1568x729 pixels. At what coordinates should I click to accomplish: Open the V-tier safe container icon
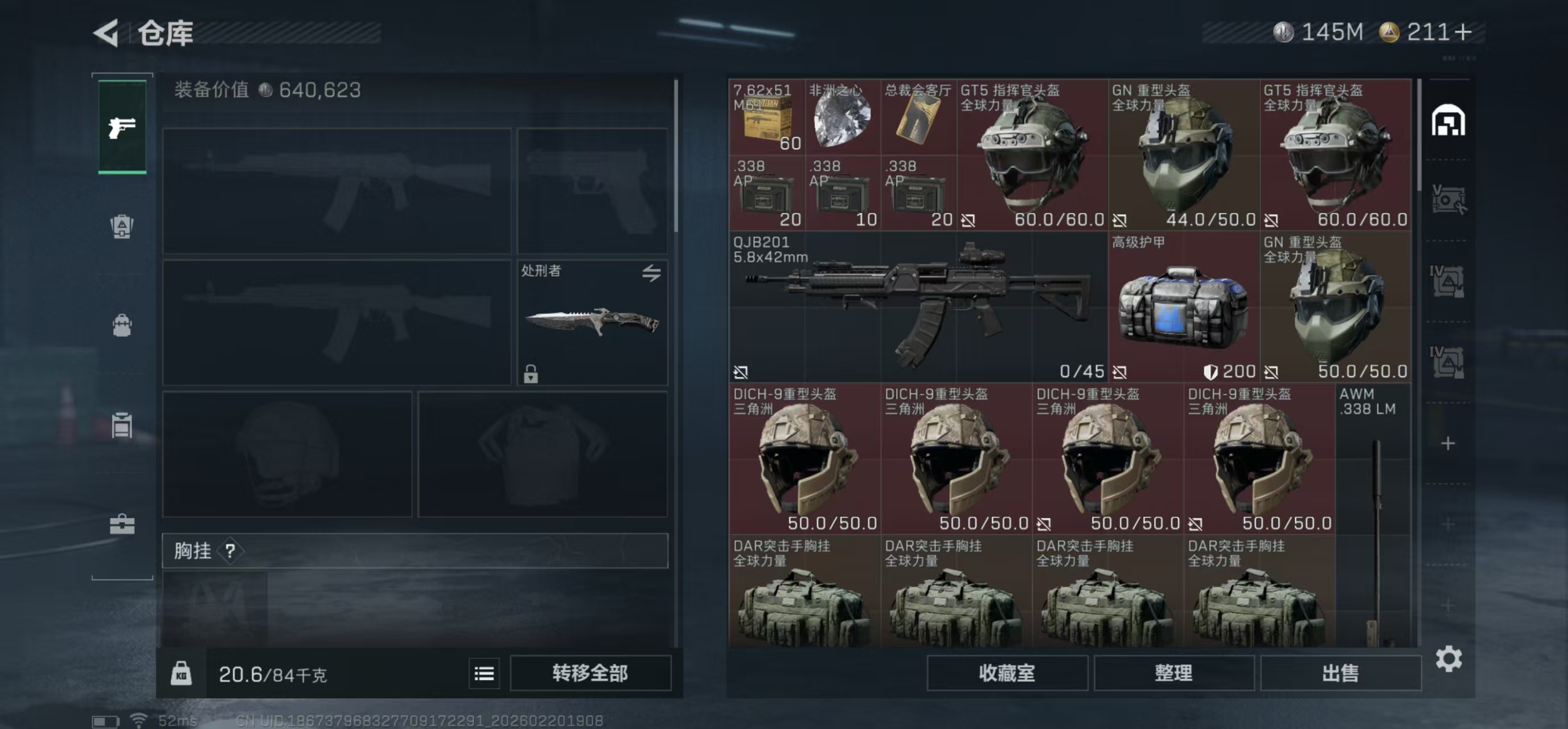1448,199
